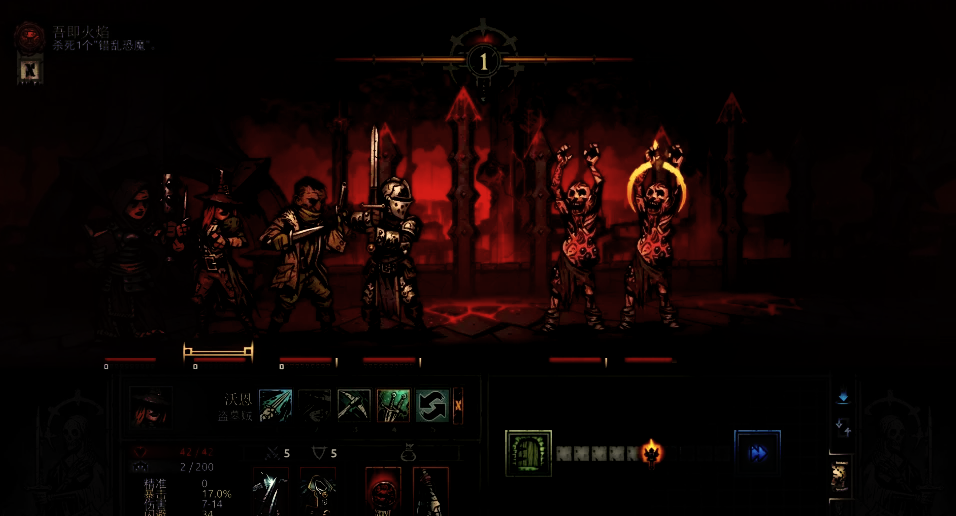
Task: Click the green dungeon door room icon
Action: [529, 453]
